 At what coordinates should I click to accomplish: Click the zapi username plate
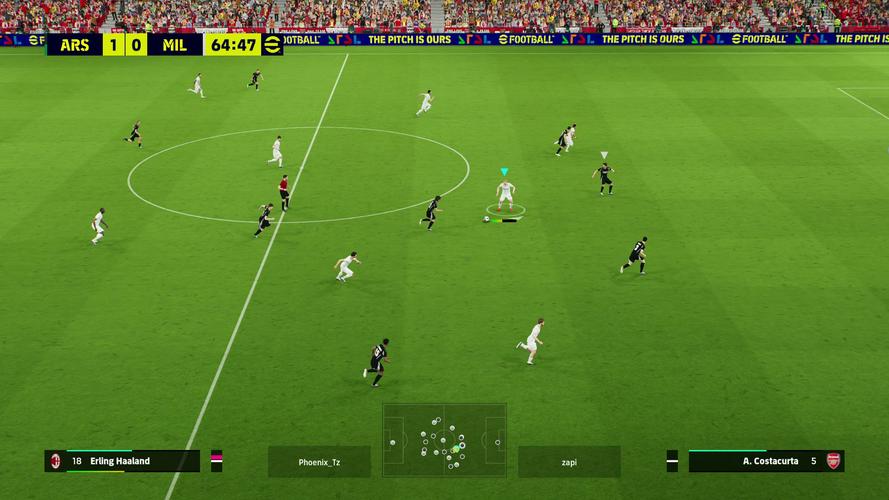[x=568, y=462]
